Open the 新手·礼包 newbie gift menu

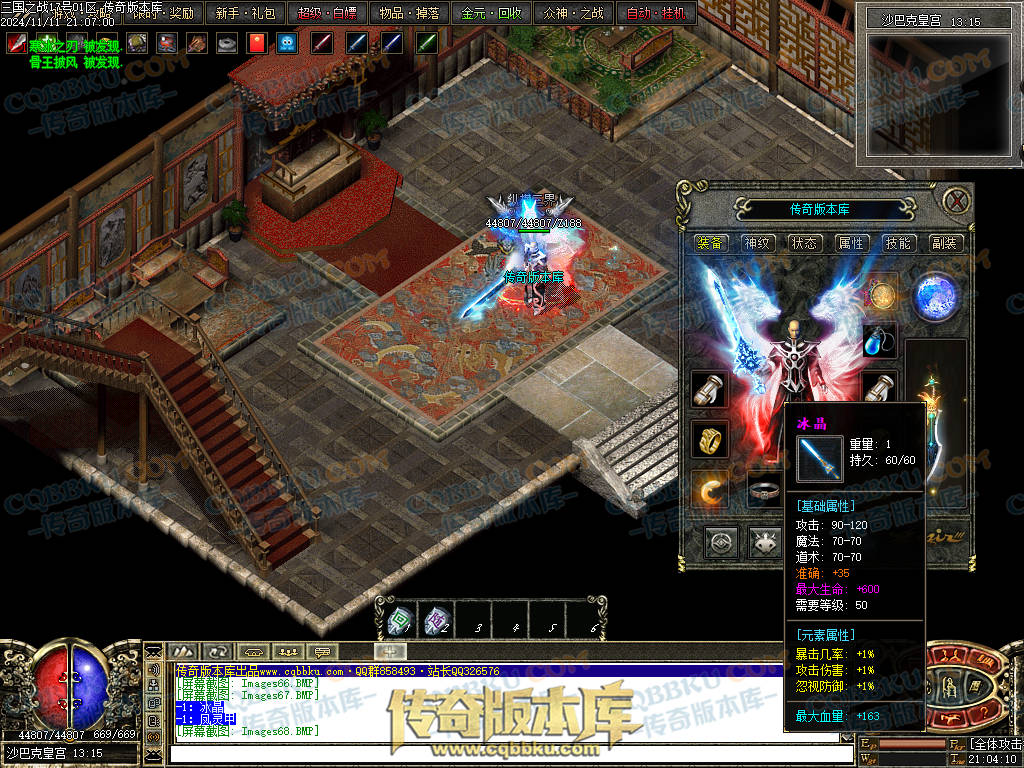click(x=245, y=14)
